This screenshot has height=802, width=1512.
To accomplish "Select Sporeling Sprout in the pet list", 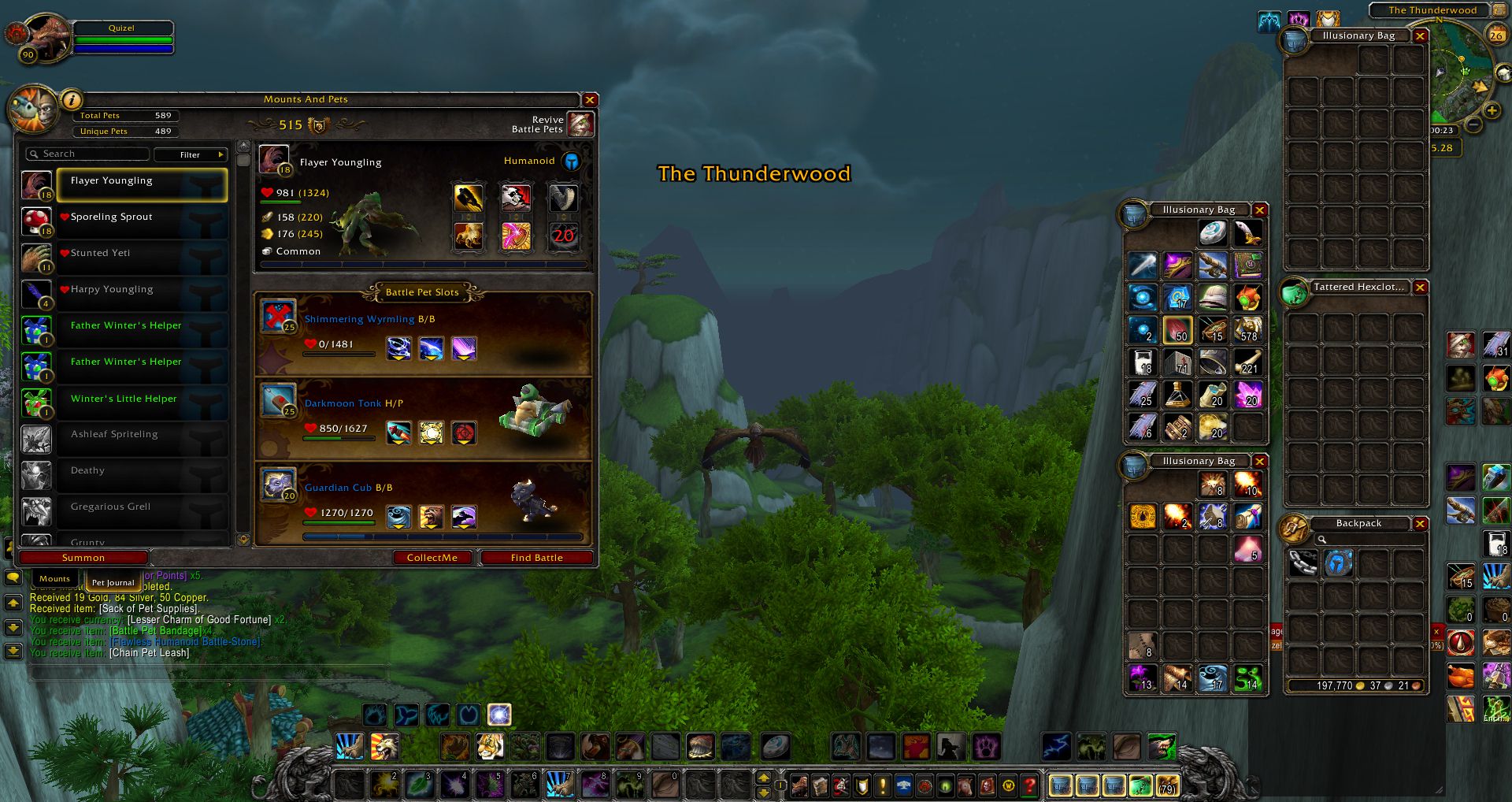I will pos(142,217).
